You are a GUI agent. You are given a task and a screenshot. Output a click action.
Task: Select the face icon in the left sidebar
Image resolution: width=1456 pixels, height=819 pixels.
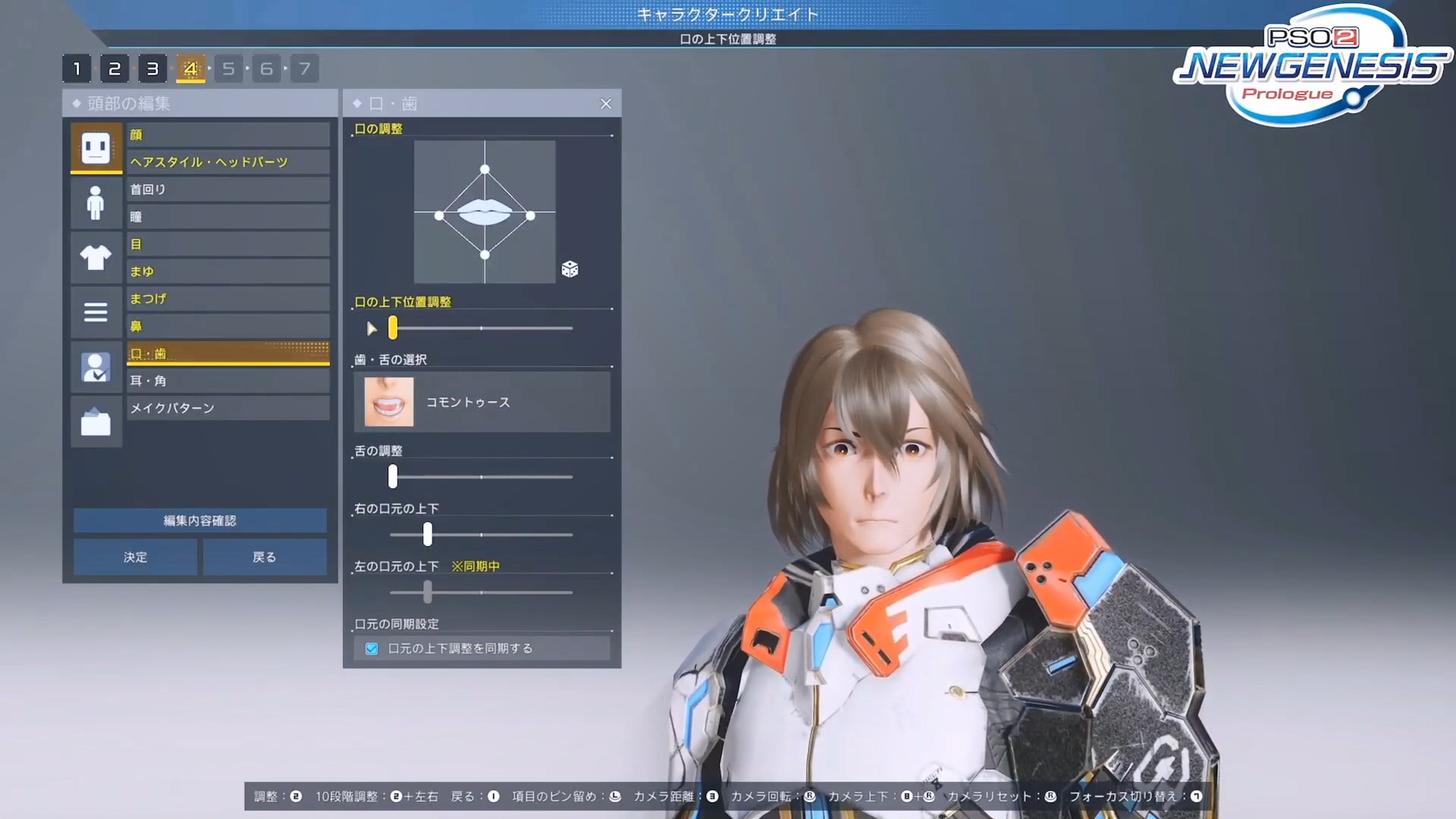point(96,147)
